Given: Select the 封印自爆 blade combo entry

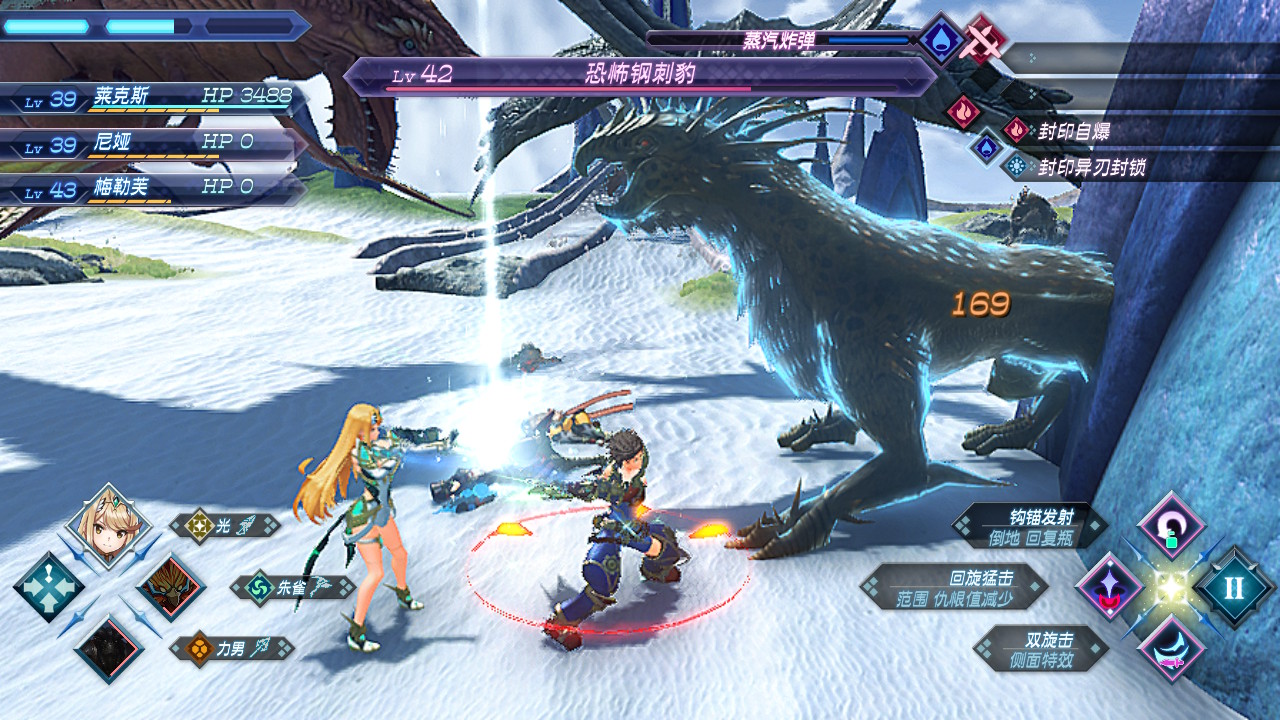Looking at the screenshot, I should [1073, 131].
